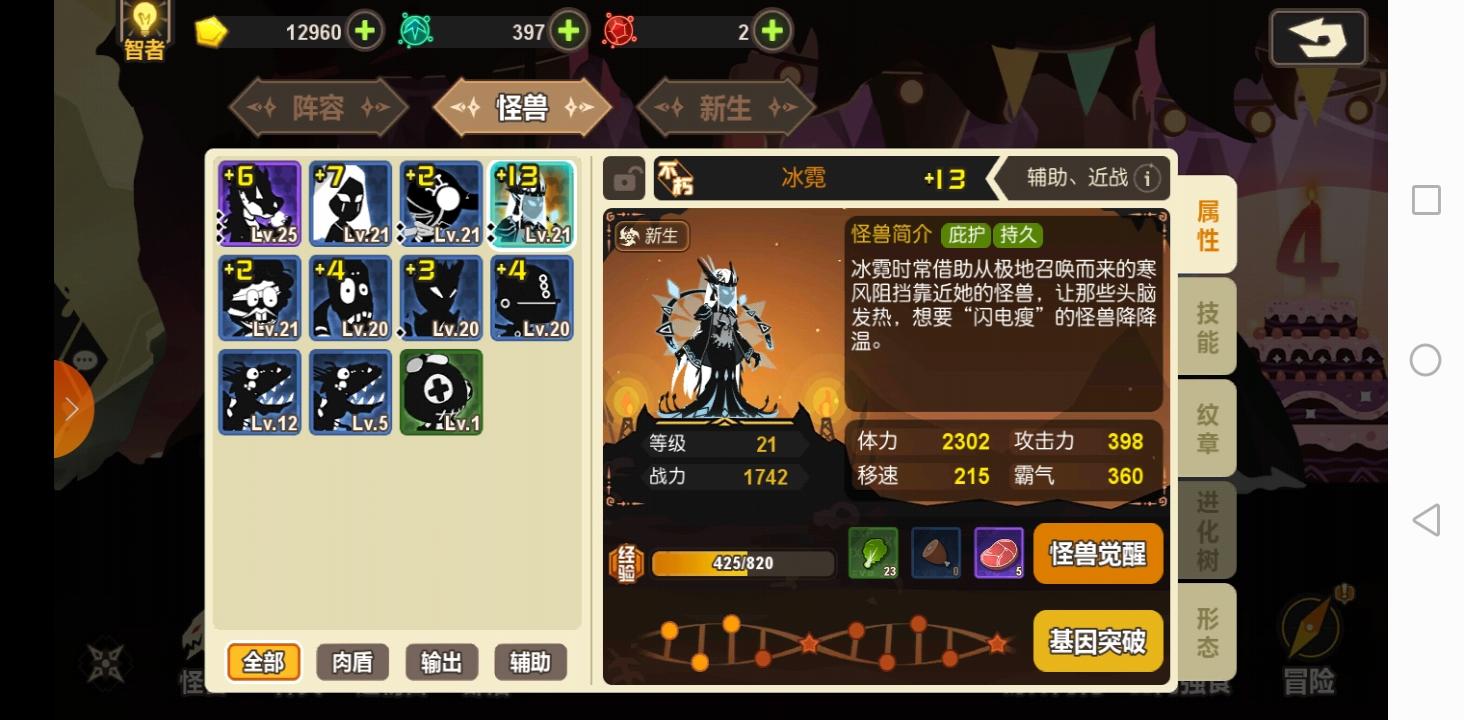Select the 辅助 support filter
1464x720 pixels.
pyautogui.click(x=530, y=662)
